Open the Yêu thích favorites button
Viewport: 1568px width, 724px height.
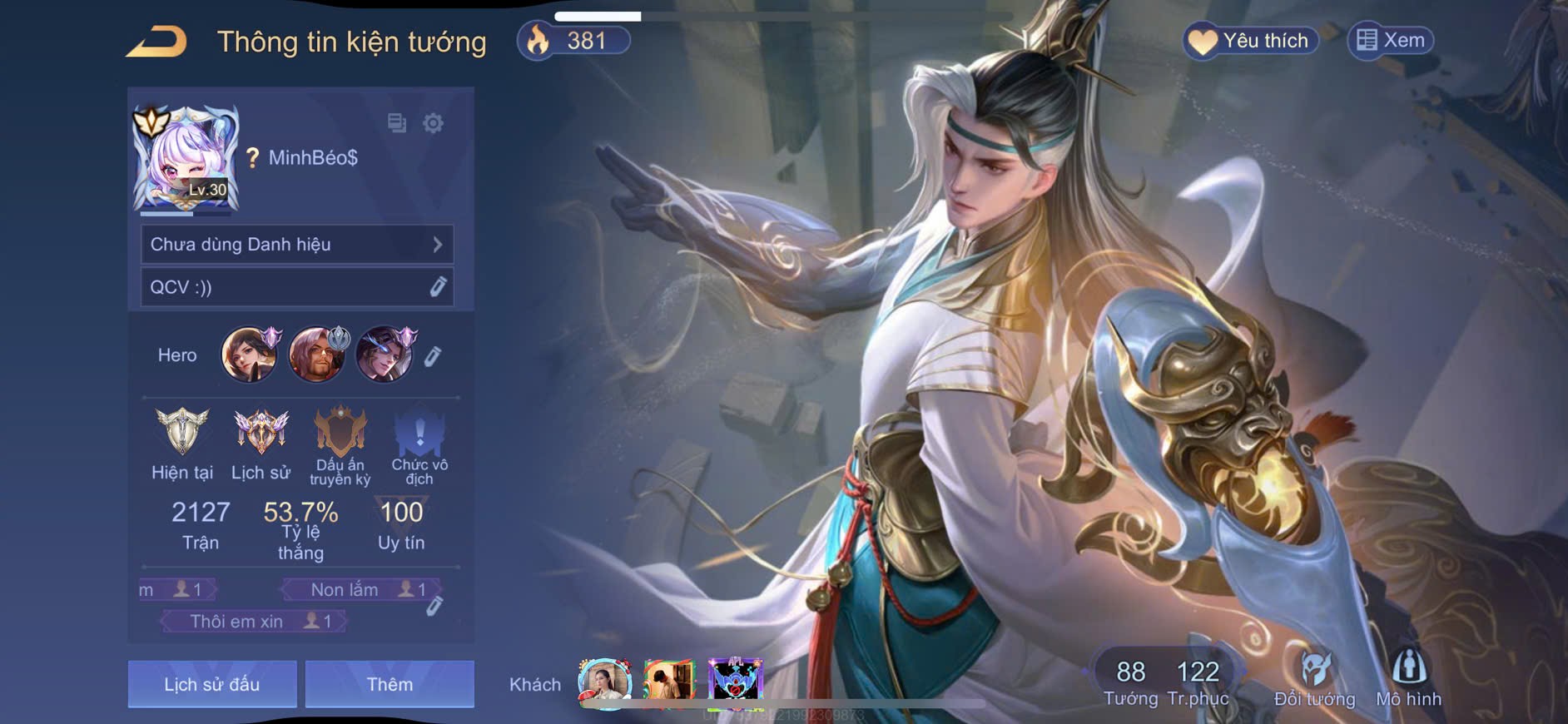[1250, 41]
